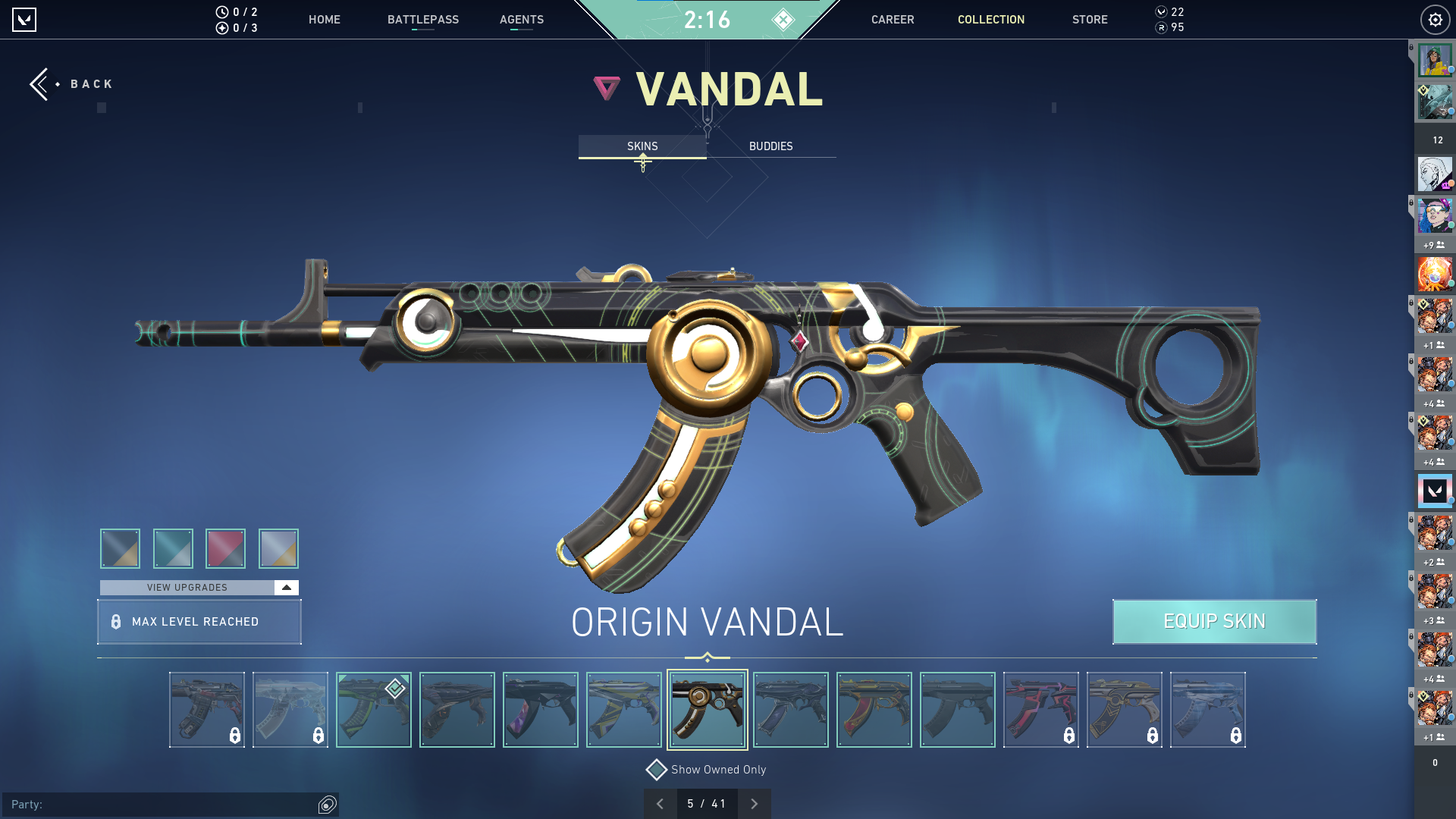Viewport: 1456px width, 819px height.
Task: Choose the red variant color swatch
Action: [225, 548]
